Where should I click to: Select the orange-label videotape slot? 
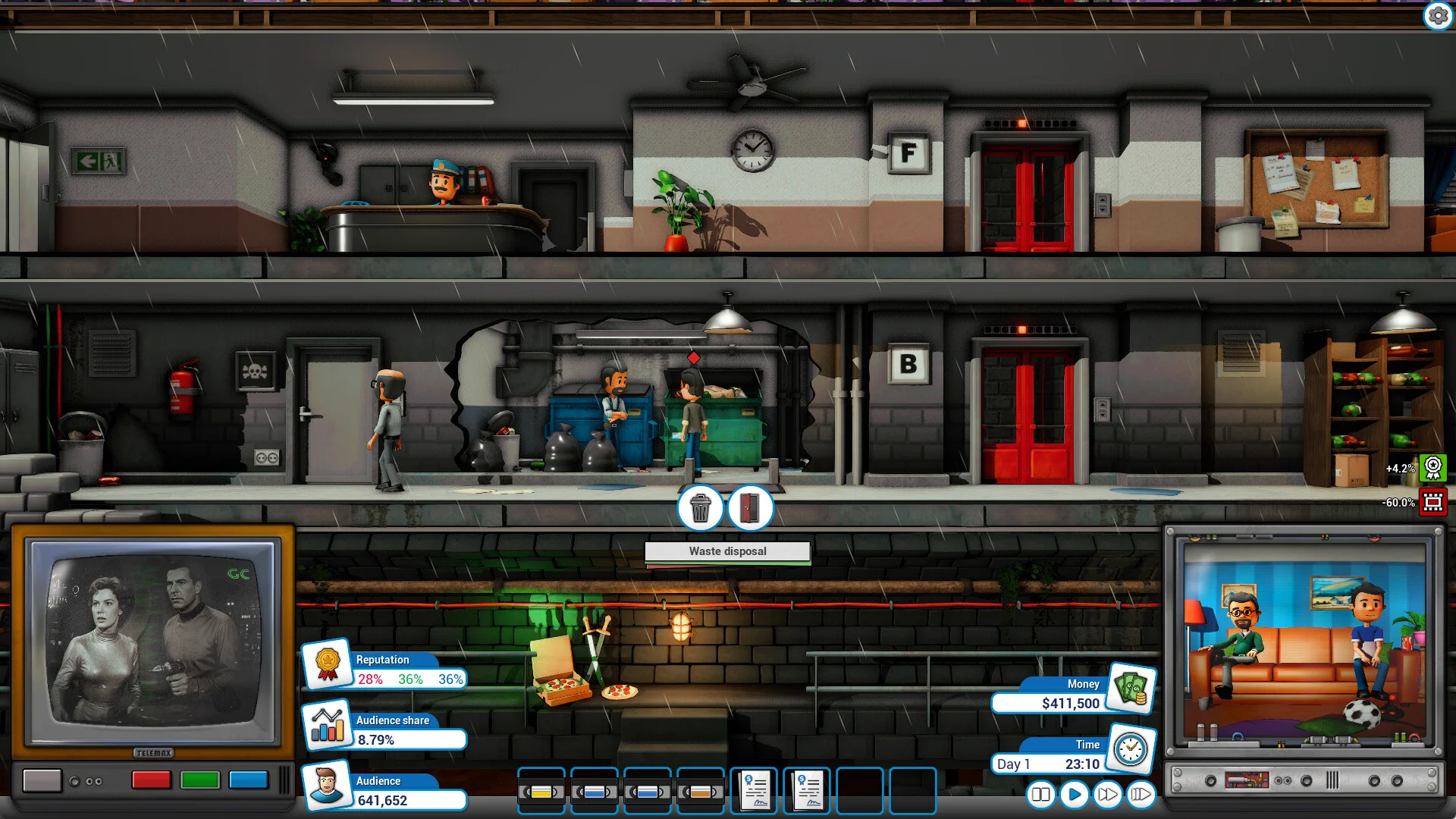(701, 792)
